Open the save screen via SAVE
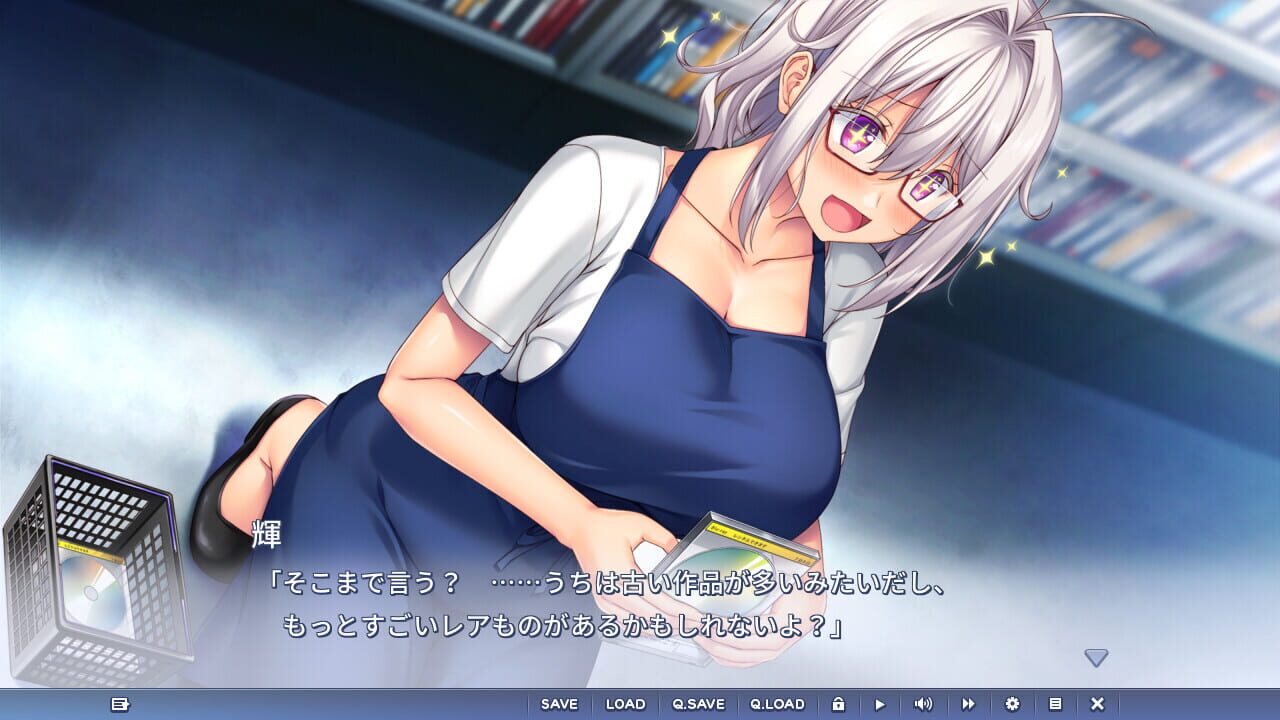Screen dimensions: 1280x720 coord(559,704)
